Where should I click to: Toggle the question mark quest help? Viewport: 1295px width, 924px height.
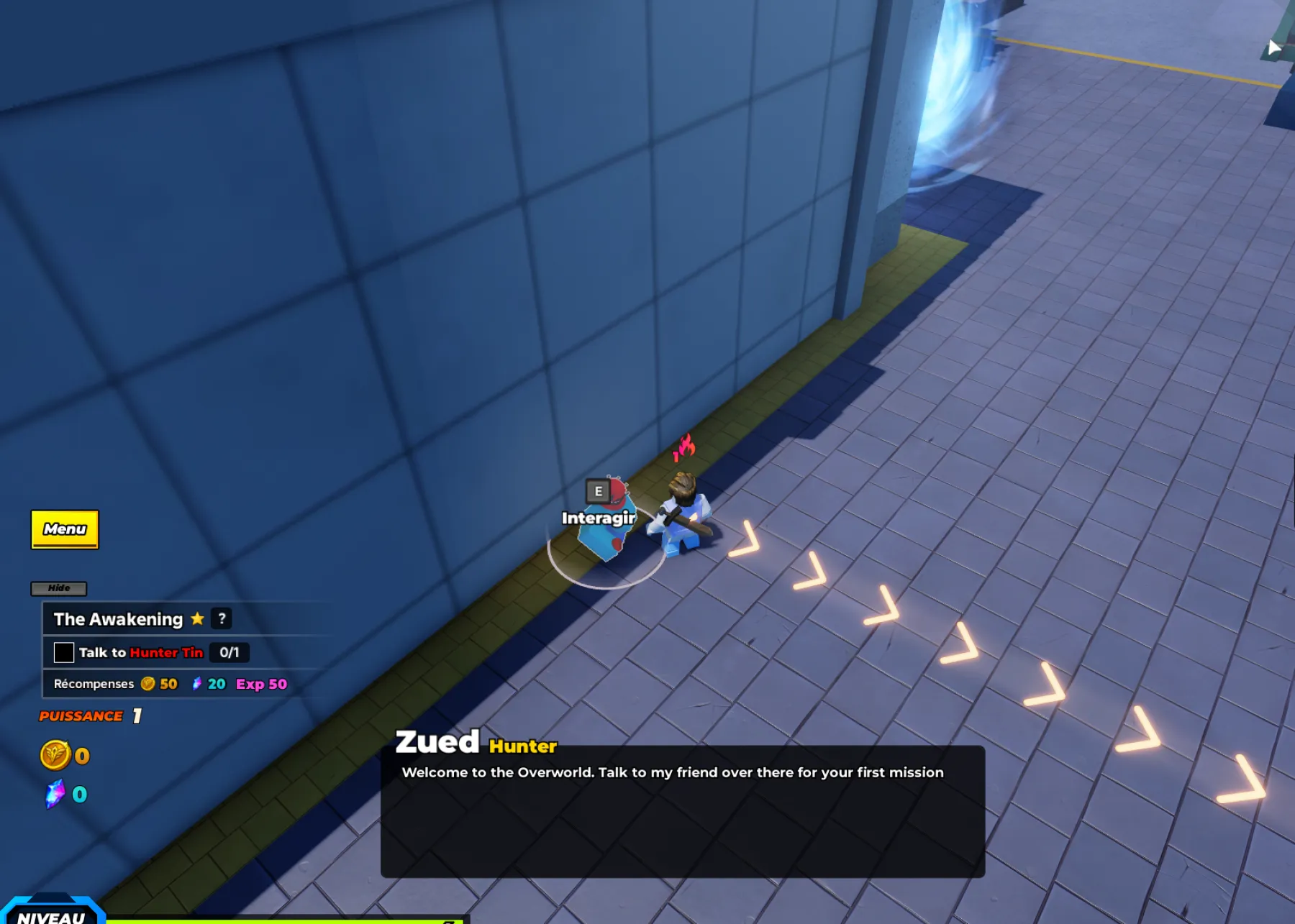pyautogui.click(x=222, y=618)
